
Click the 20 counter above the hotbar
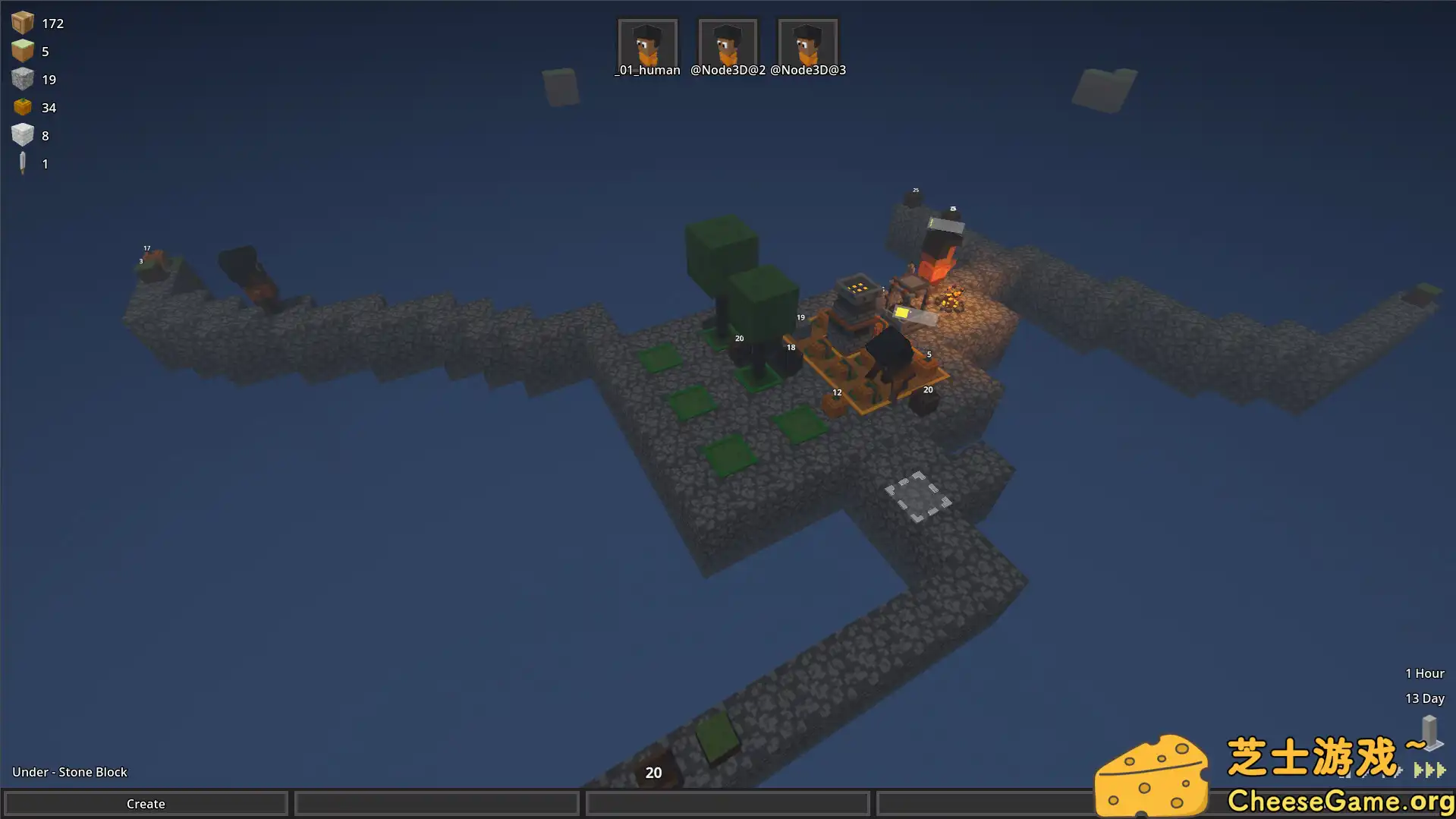tap(653, 772)
